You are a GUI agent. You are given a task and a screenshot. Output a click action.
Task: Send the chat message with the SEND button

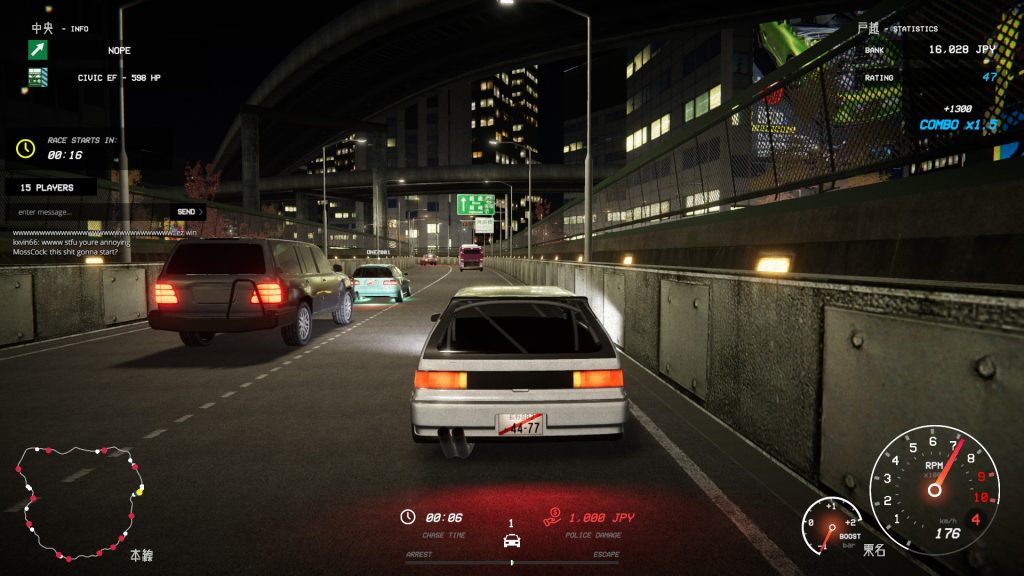click(x=188, y=212)
